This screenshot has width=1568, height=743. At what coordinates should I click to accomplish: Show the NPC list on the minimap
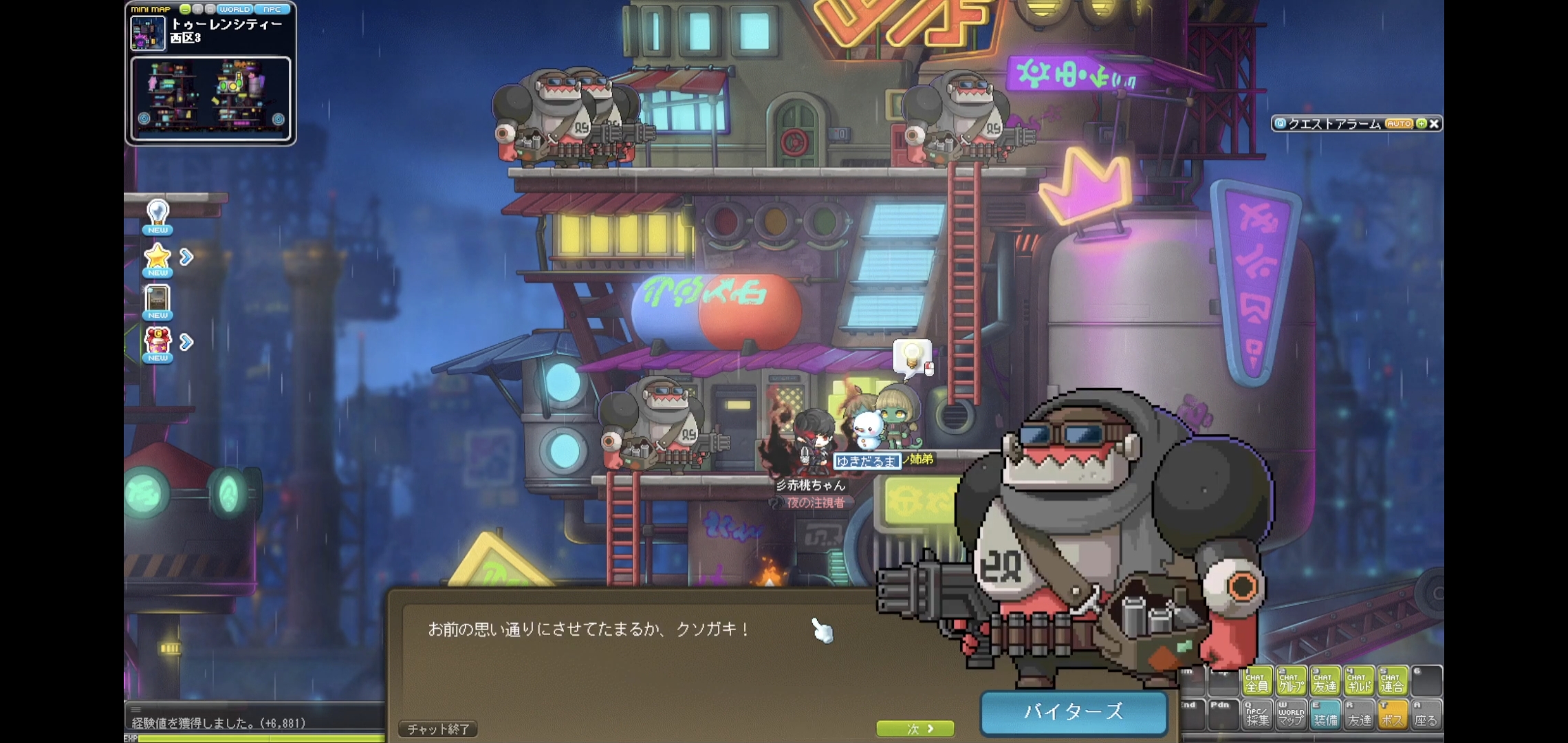272,10
